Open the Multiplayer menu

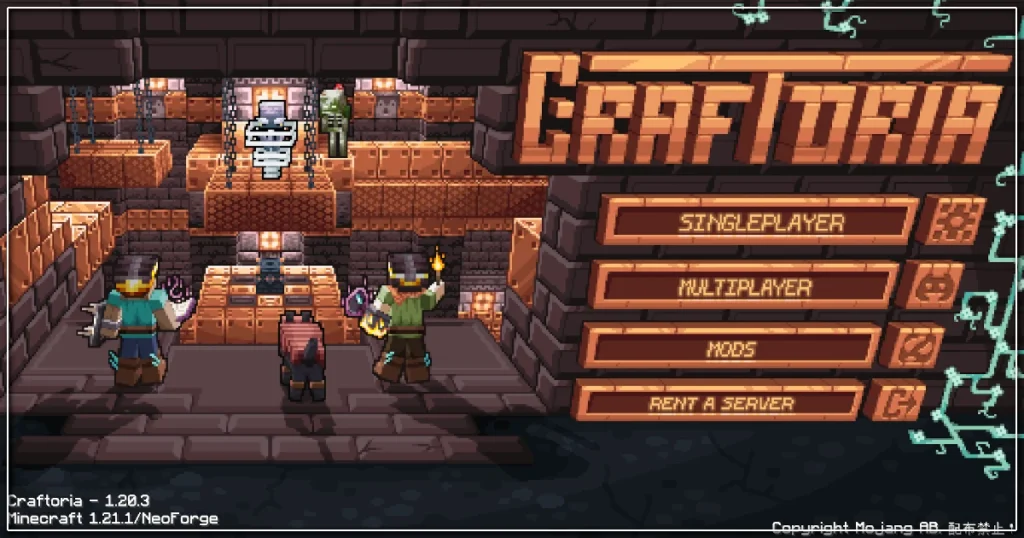tap(744, 286)
